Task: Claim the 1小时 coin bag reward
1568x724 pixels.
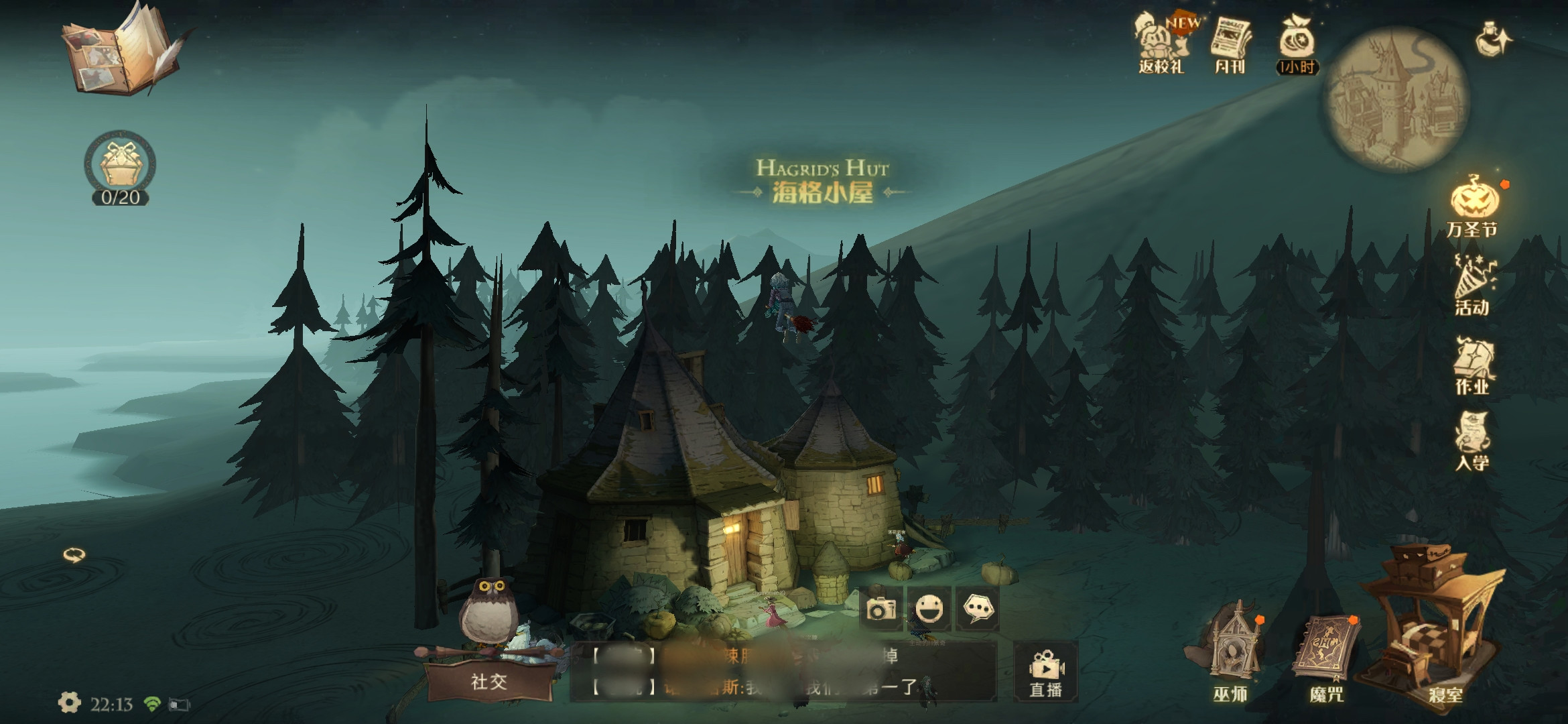Action: tap(1297, 42)
